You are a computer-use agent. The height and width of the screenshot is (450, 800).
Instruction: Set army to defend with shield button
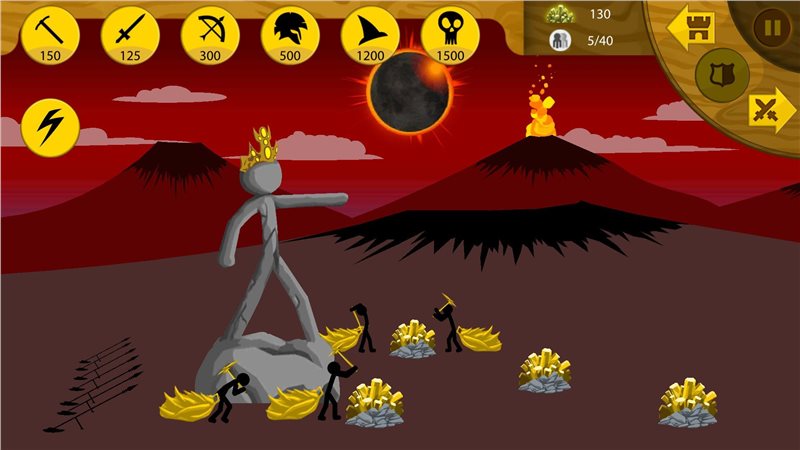coord(722,75)
